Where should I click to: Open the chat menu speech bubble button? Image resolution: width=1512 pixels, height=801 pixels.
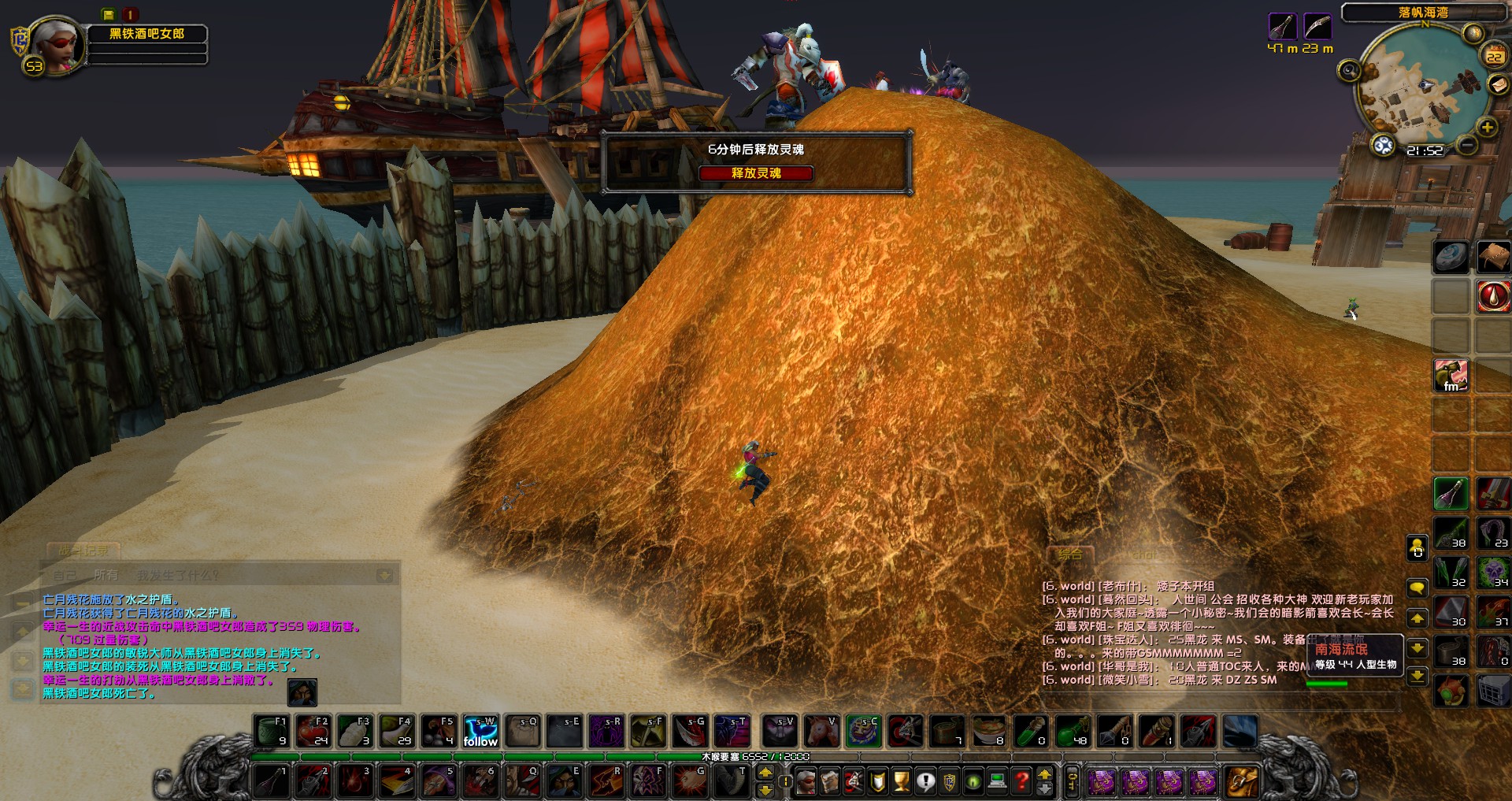coord(1417,588)
